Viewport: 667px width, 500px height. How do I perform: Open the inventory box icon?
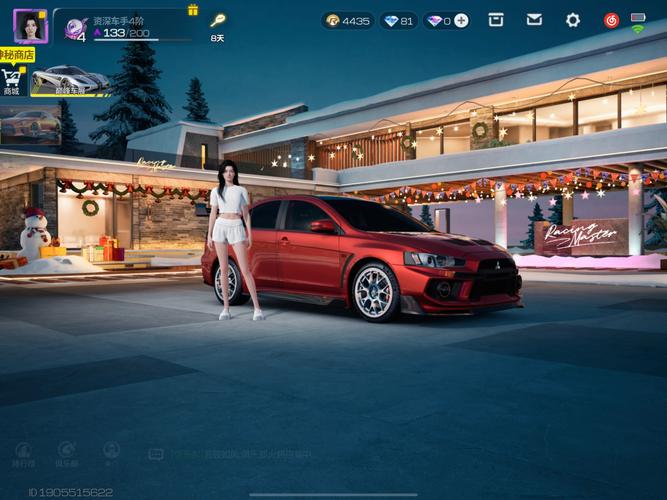tap(495, 19)
